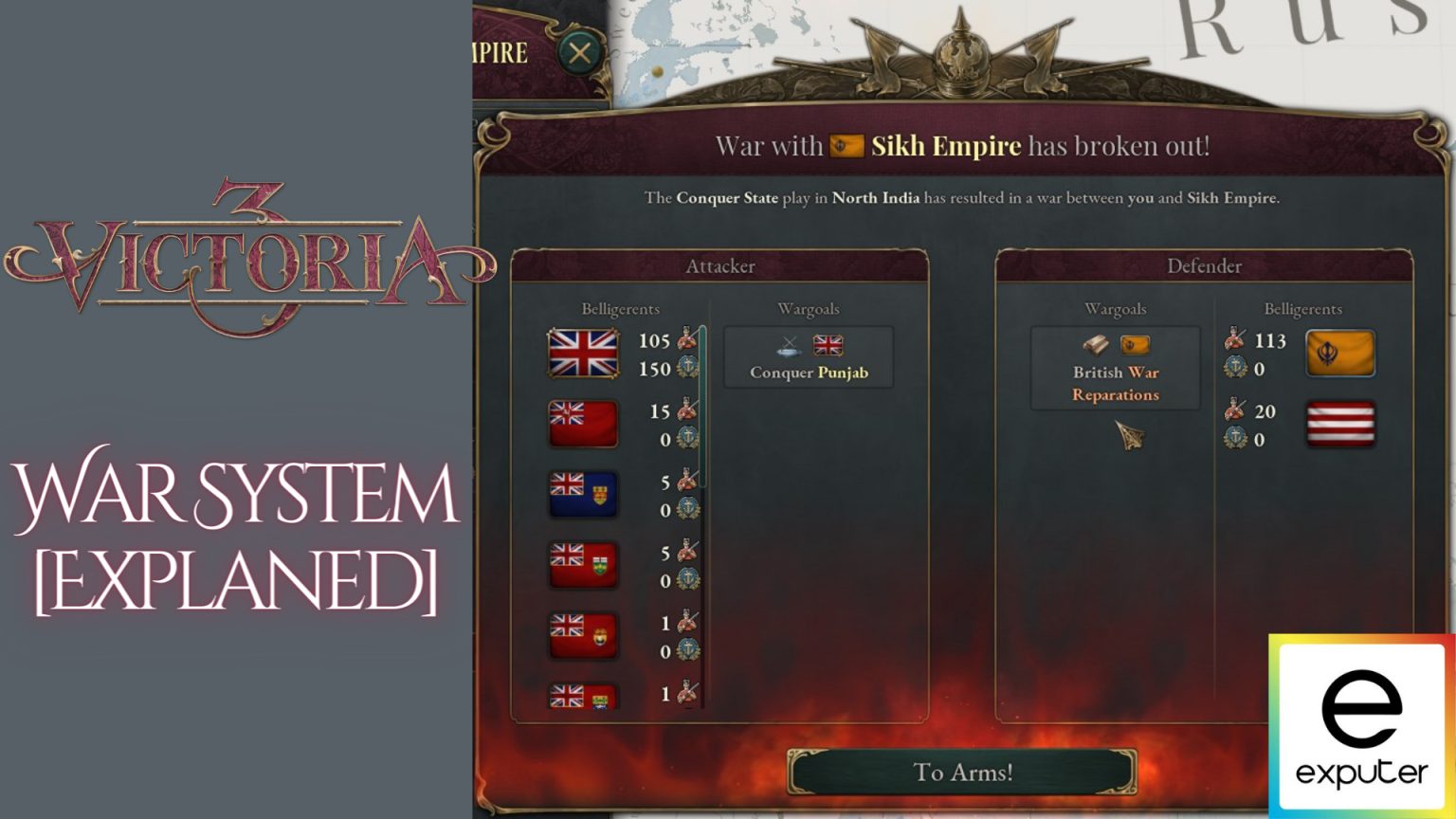Click the blue ensign colonial flag

point(585,494)
